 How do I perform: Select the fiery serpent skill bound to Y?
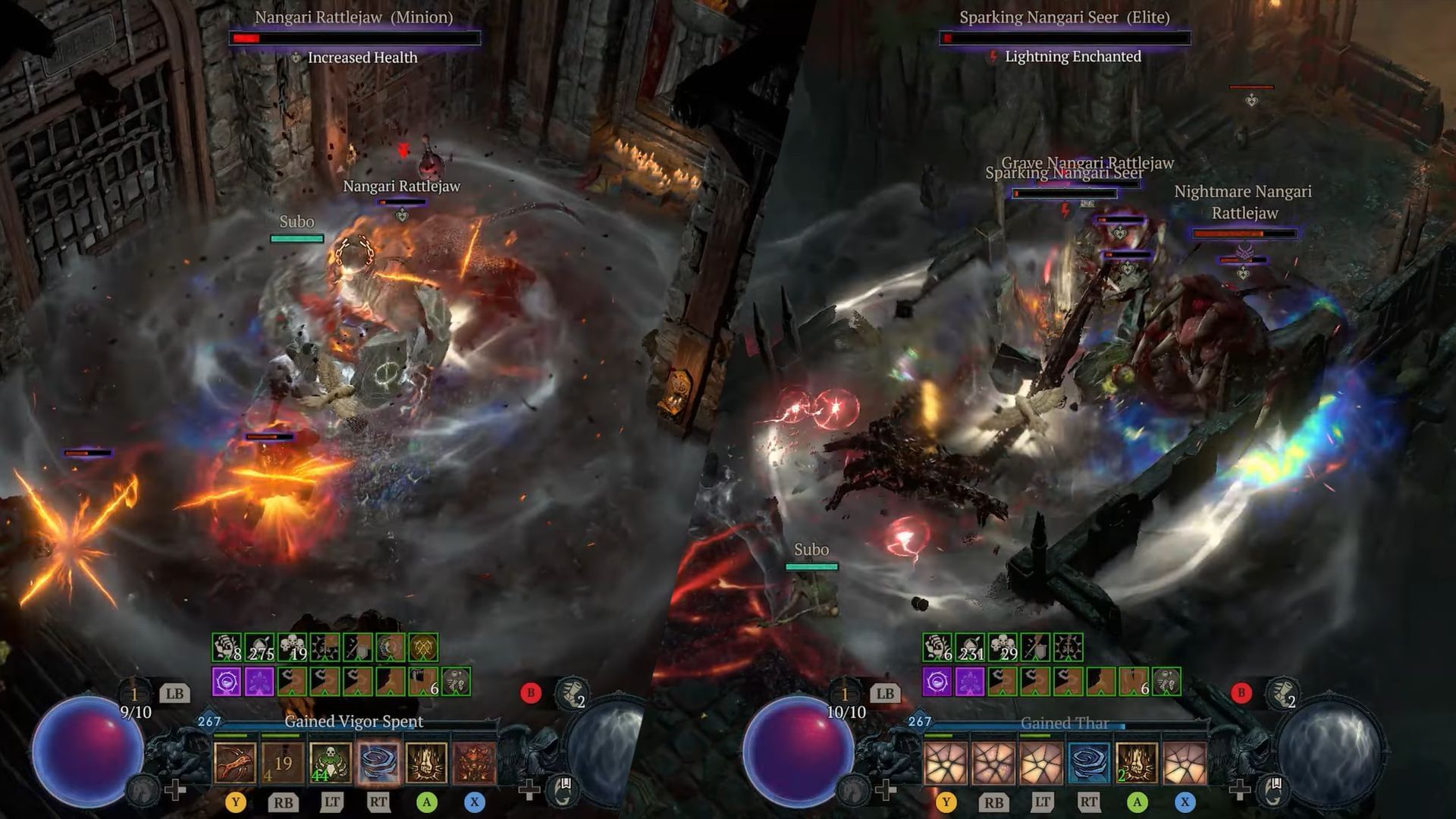235,764
